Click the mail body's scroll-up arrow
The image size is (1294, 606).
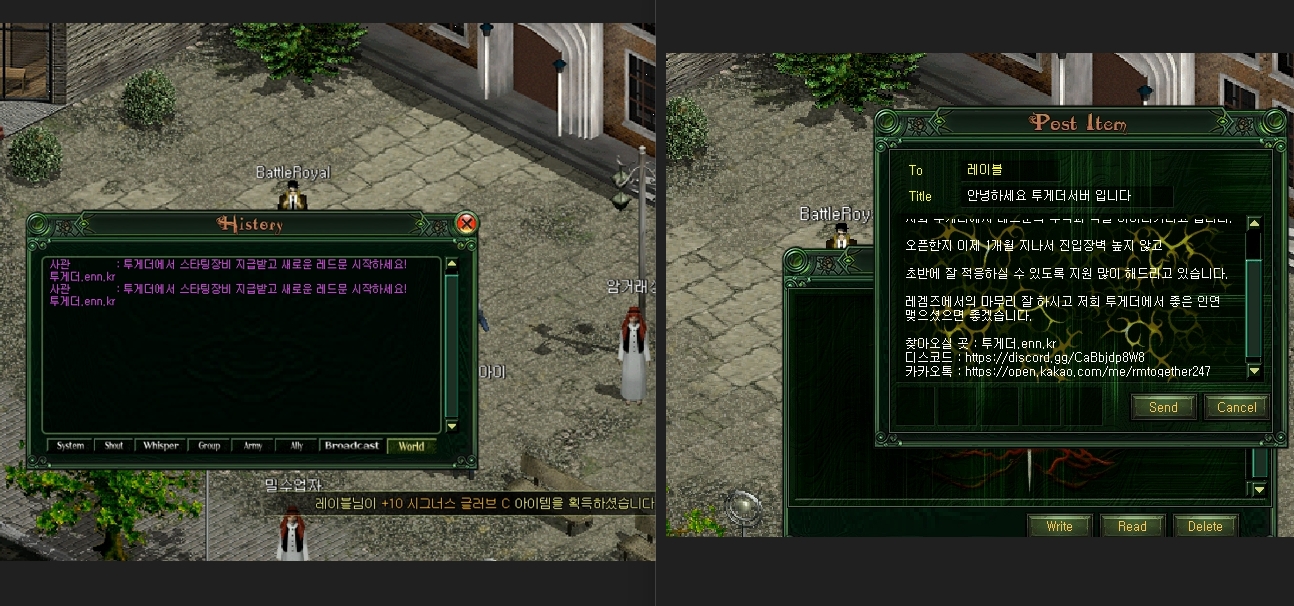(1255, 224)
